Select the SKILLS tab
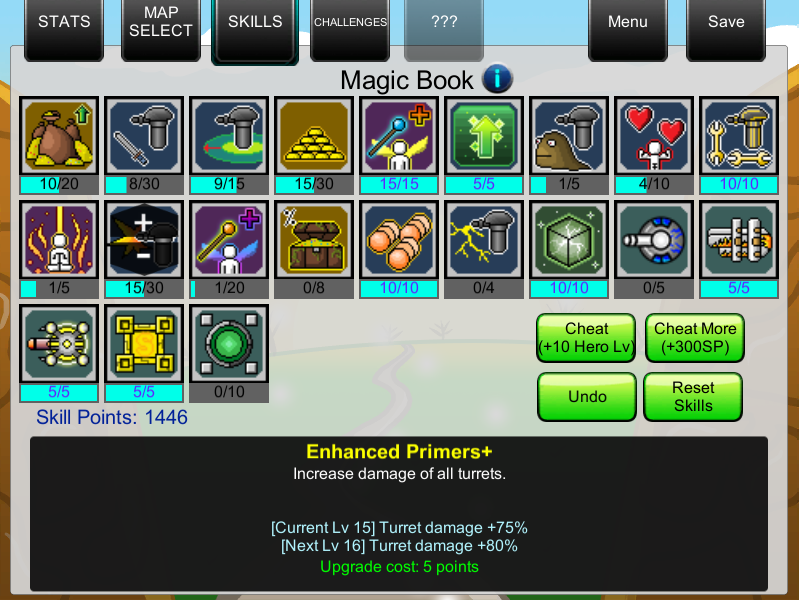 [255, 23]
